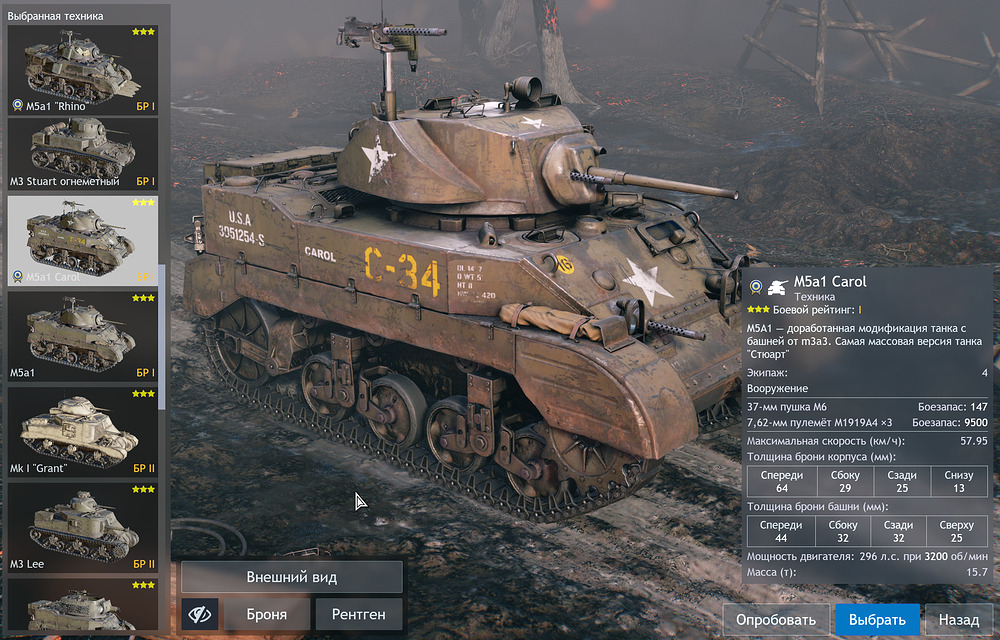The image size is (1000, 640).
Task: Pick the highlighted M5a1 Carol entry
Action: tap(82, 240)
